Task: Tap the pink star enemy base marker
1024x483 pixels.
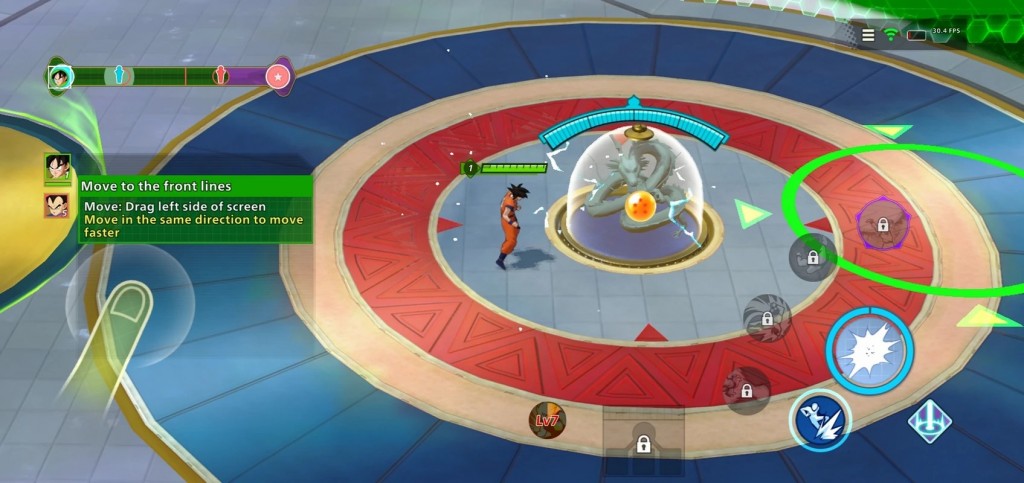Action: pyautogui.click(x=279, y=76)
